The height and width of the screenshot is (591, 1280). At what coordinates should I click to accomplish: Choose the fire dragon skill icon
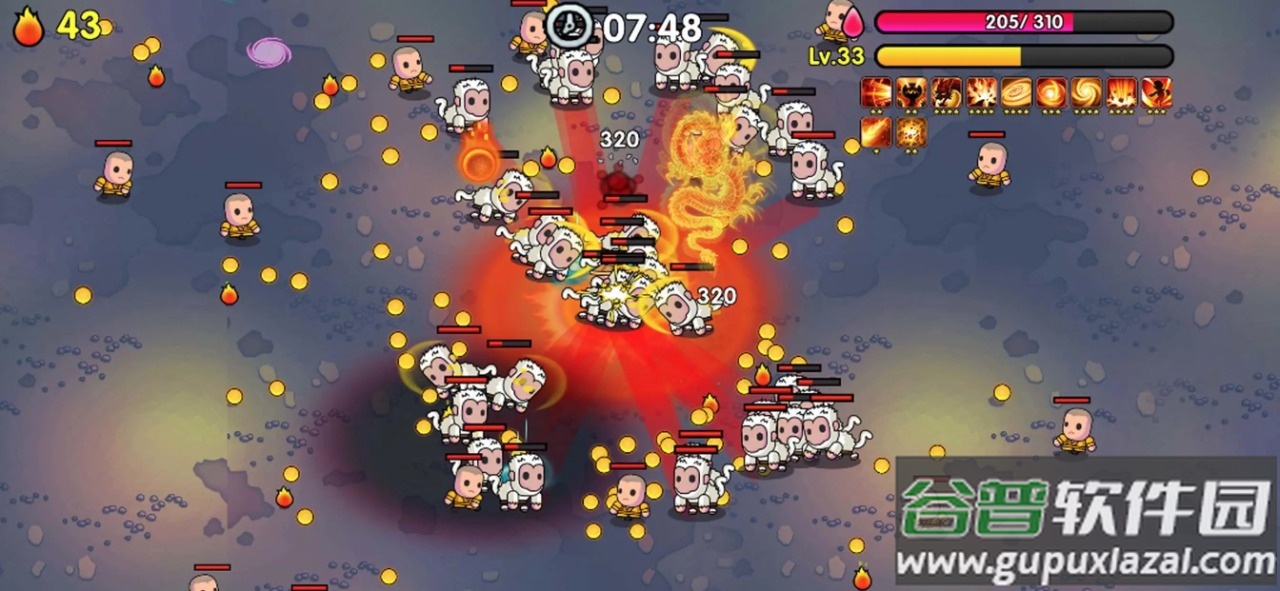point(946,93)
